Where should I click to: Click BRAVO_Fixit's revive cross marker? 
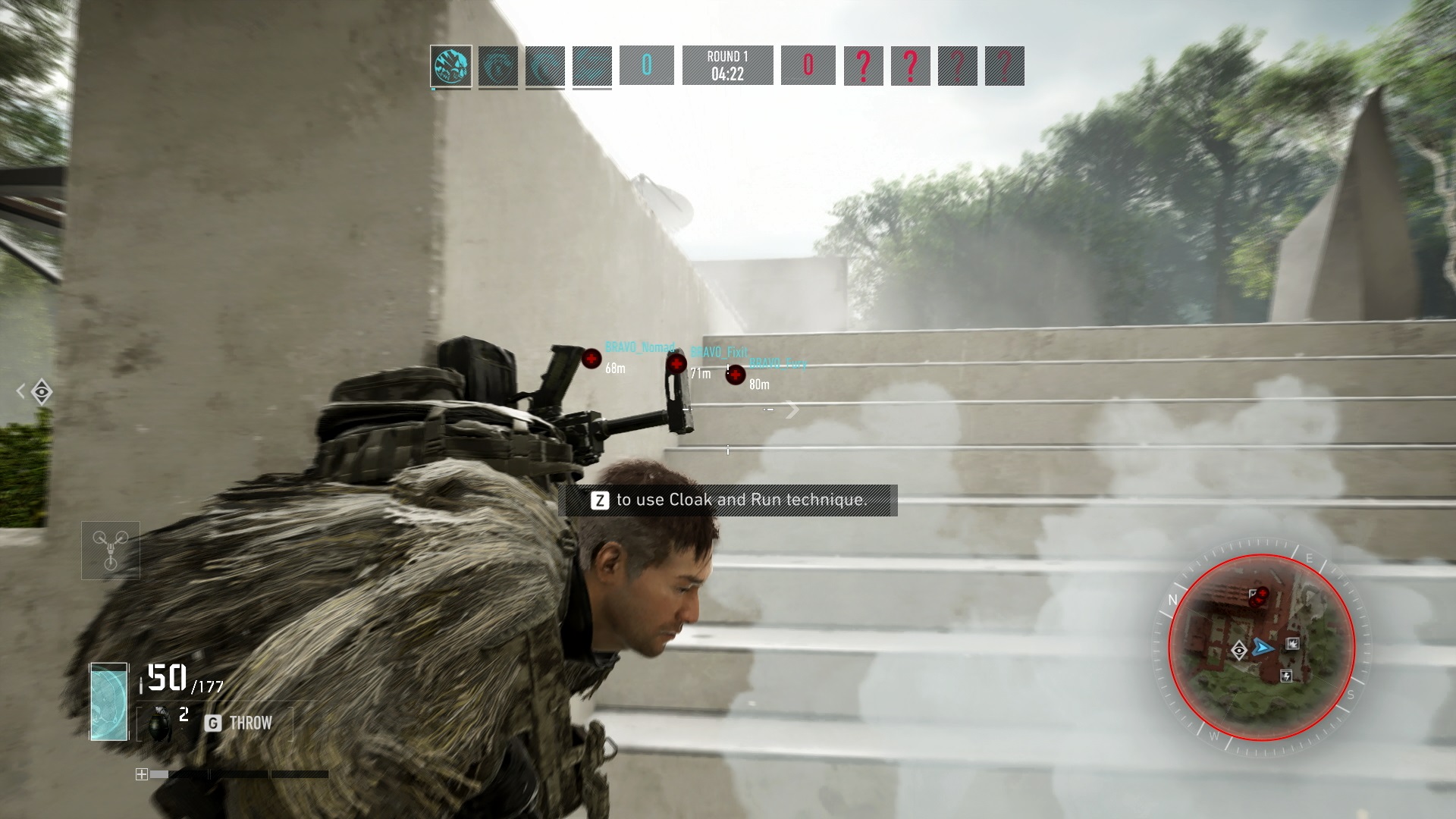677,364
